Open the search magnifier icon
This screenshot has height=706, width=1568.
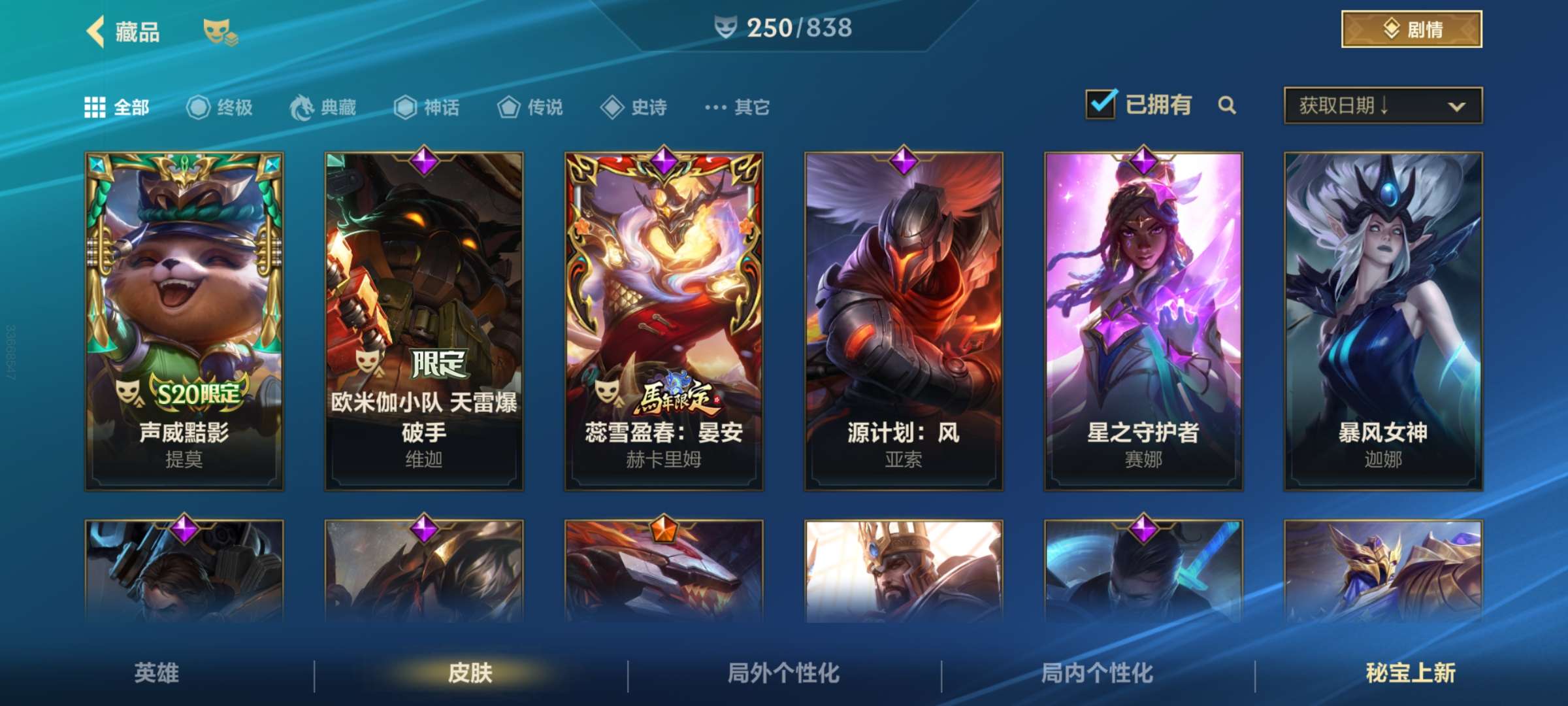click(1227, 105)
